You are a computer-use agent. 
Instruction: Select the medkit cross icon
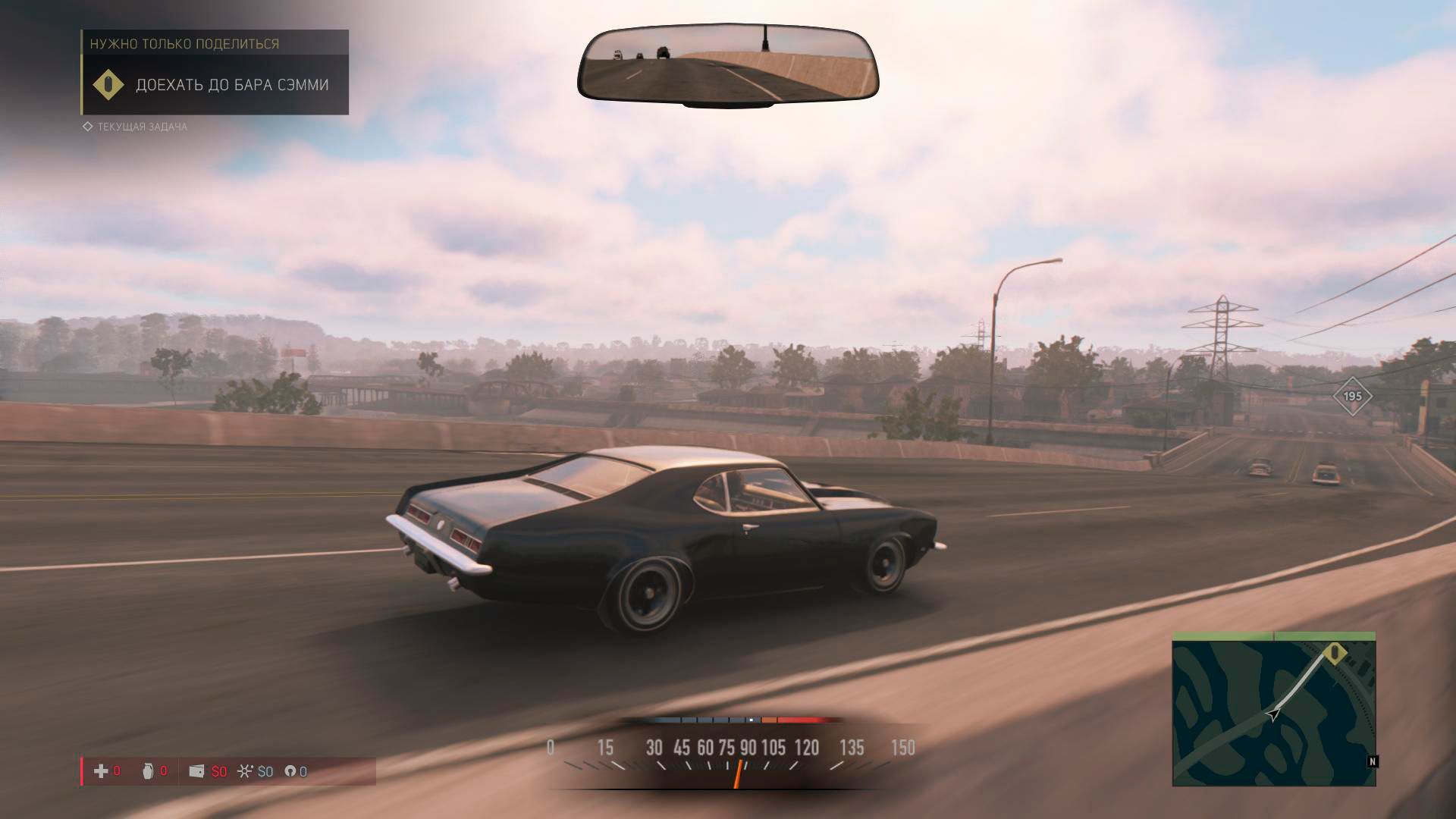point(101,771)
